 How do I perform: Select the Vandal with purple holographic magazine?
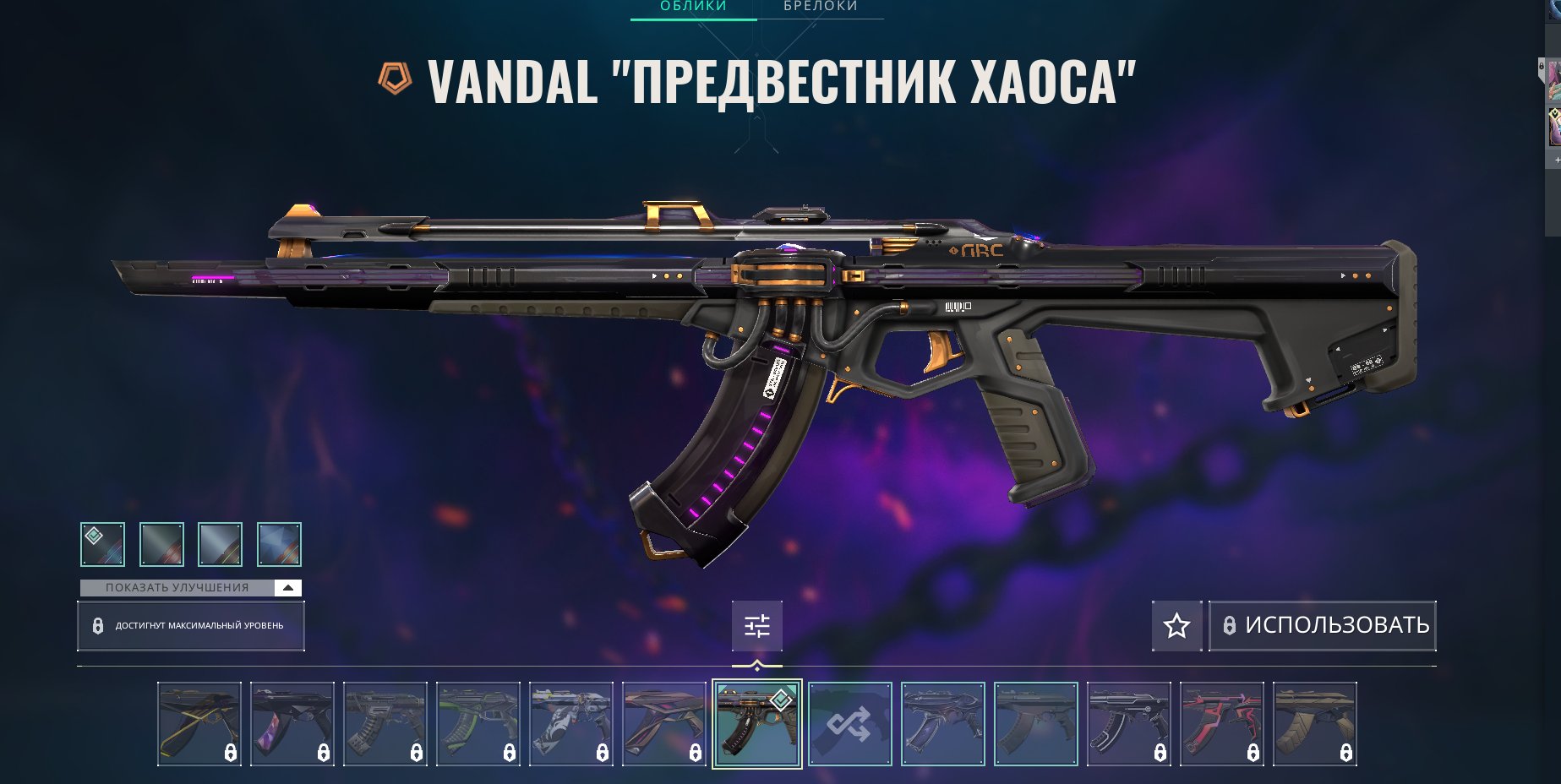coord(292,724)
